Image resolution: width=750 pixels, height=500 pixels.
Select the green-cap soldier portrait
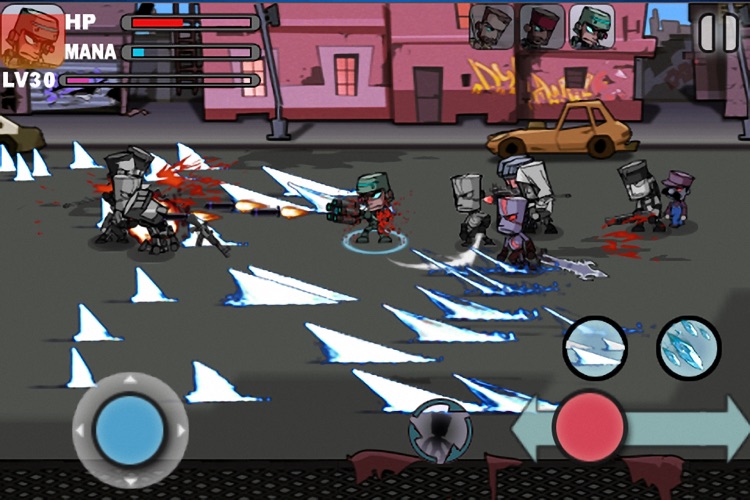(592, 26)
